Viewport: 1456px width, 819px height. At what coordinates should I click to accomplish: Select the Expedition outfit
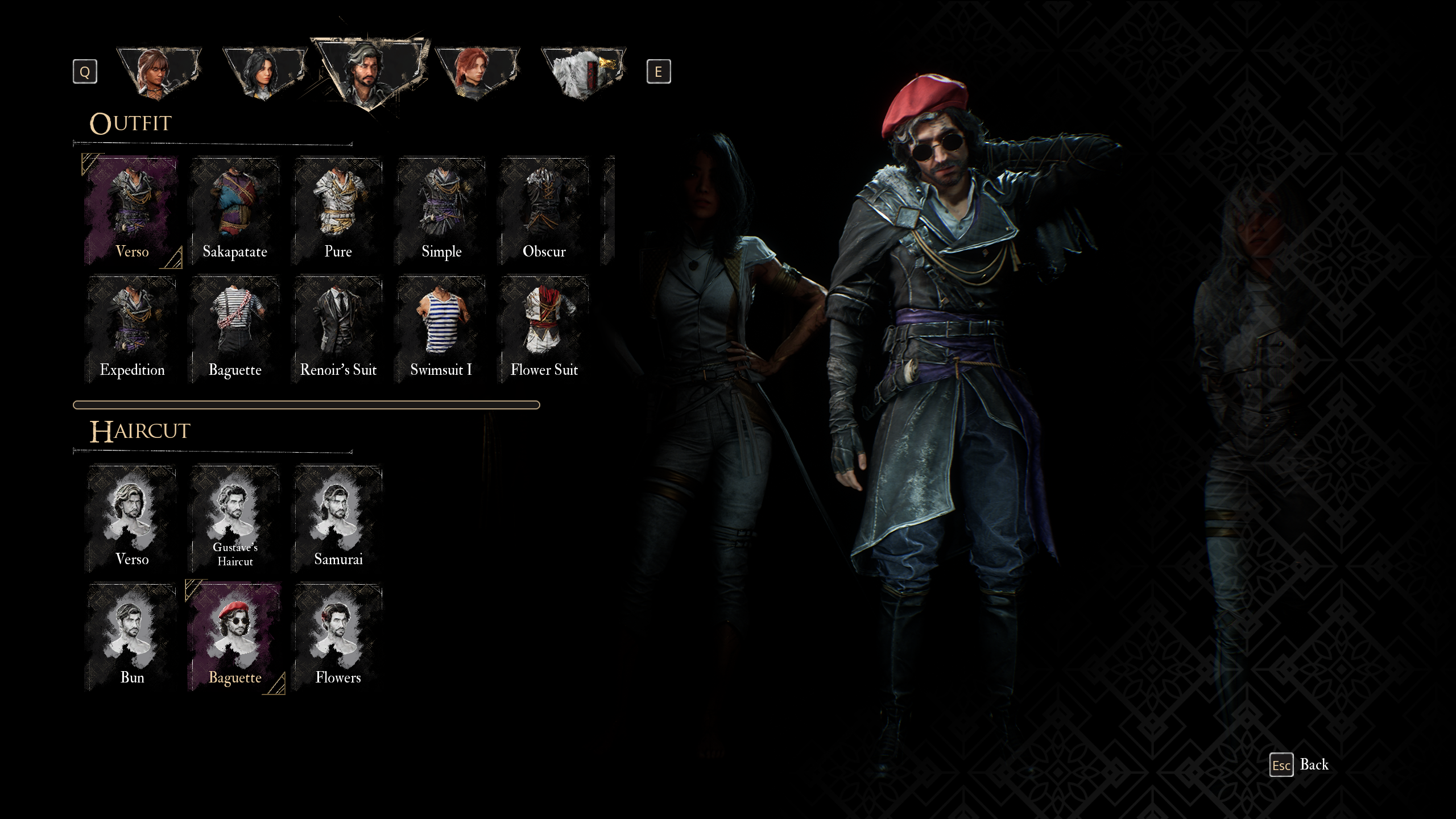[x=132, y=329]
